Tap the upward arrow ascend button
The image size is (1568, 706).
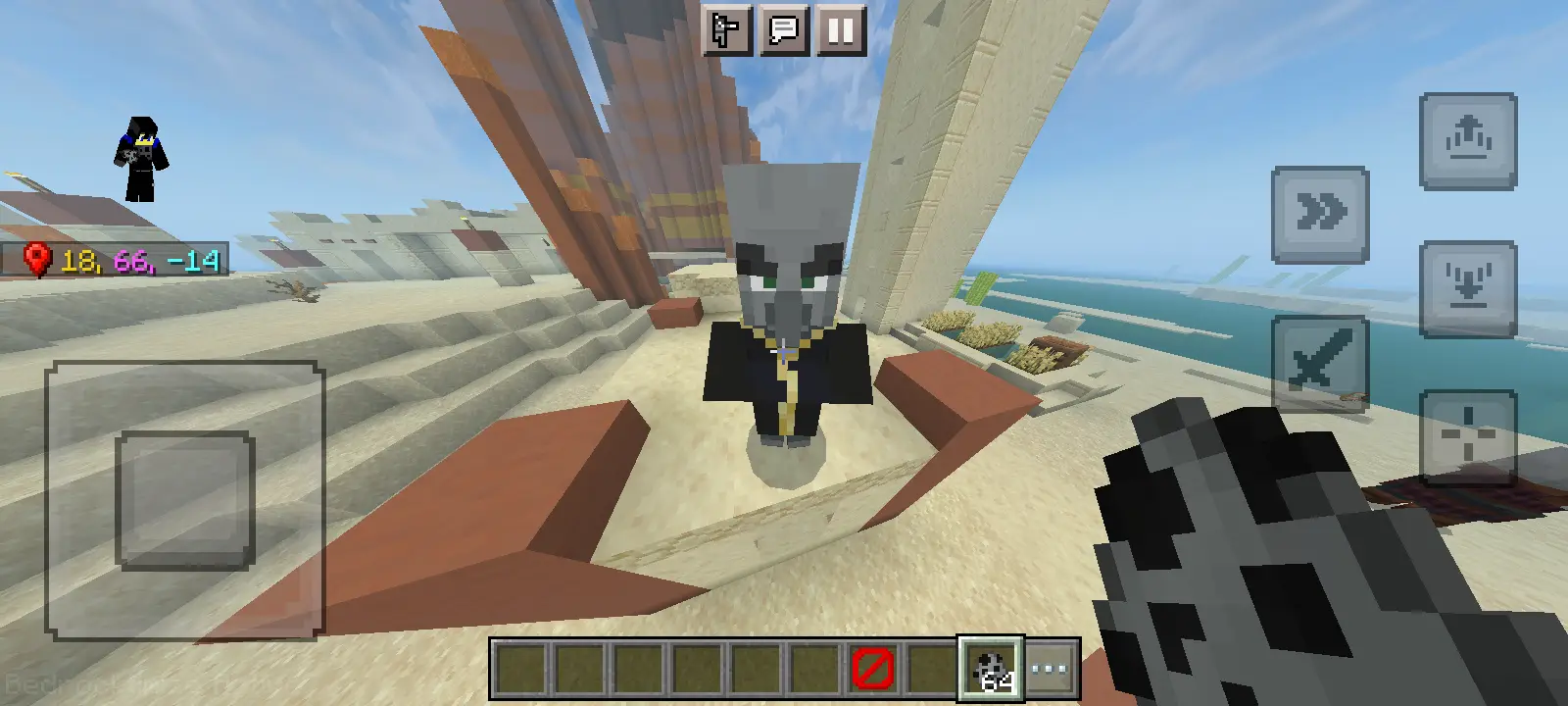1468,140
